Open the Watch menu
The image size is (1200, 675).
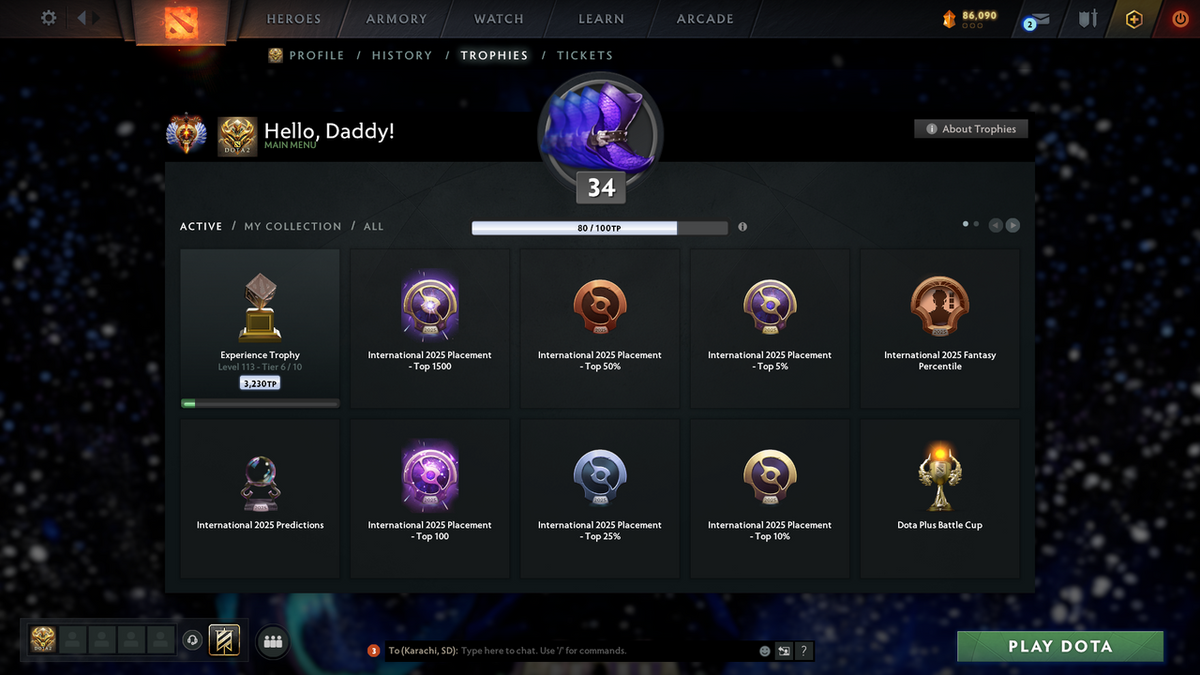click(x=499, y=19)
